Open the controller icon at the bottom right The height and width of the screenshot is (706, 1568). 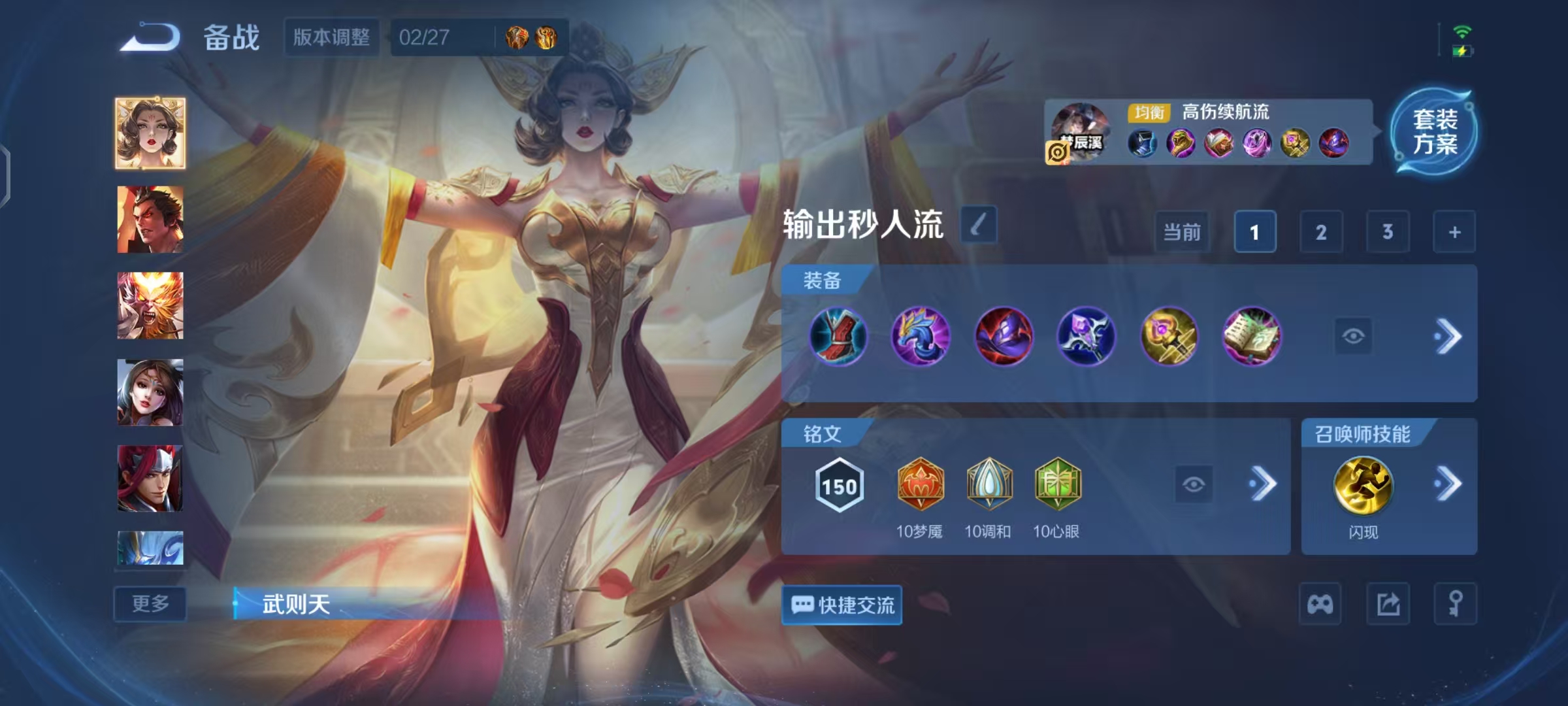pos(1321,602)
